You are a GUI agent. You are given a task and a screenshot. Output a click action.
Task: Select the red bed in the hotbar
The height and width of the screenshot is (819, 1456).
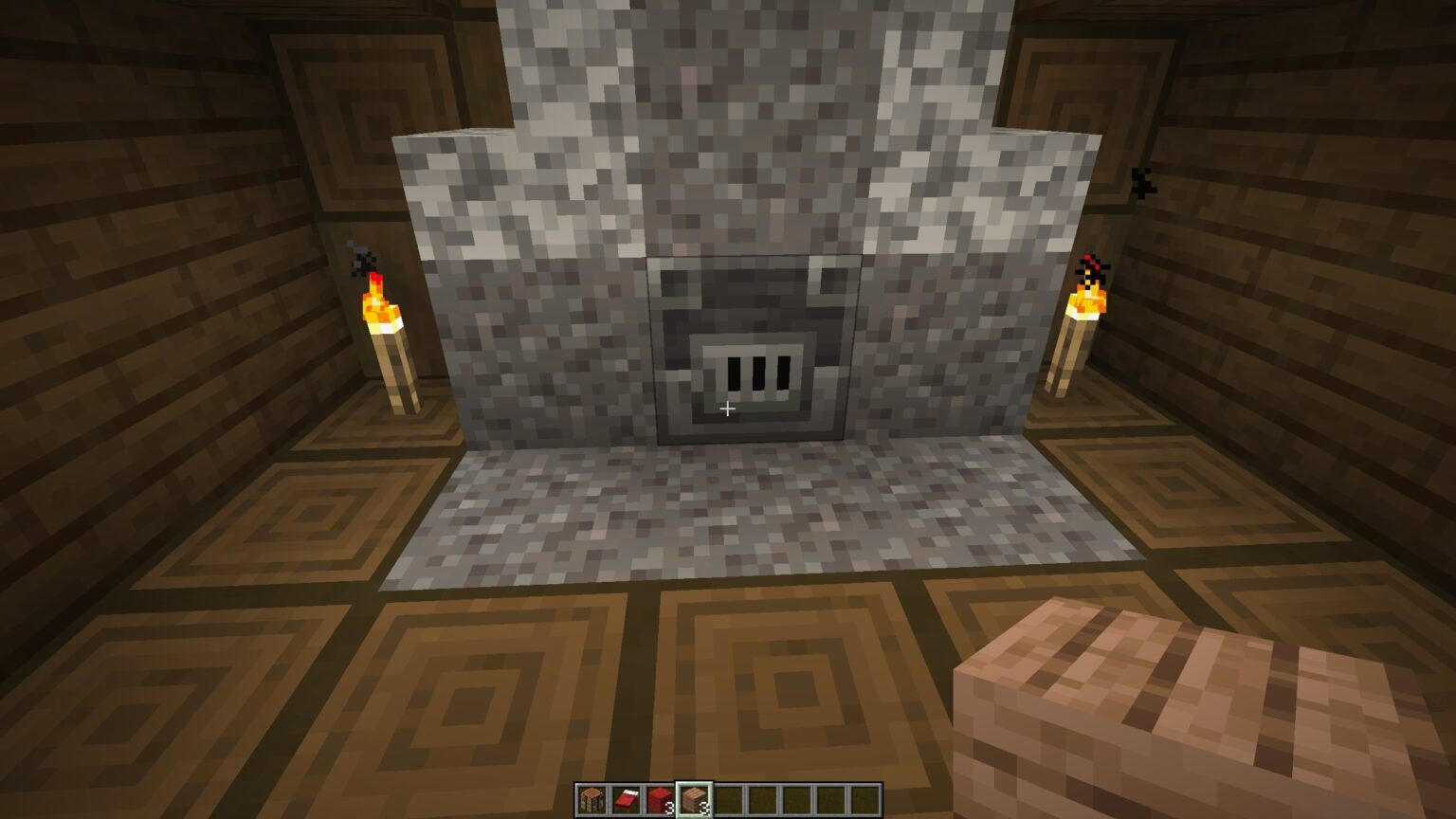click(x=625, y=799)
